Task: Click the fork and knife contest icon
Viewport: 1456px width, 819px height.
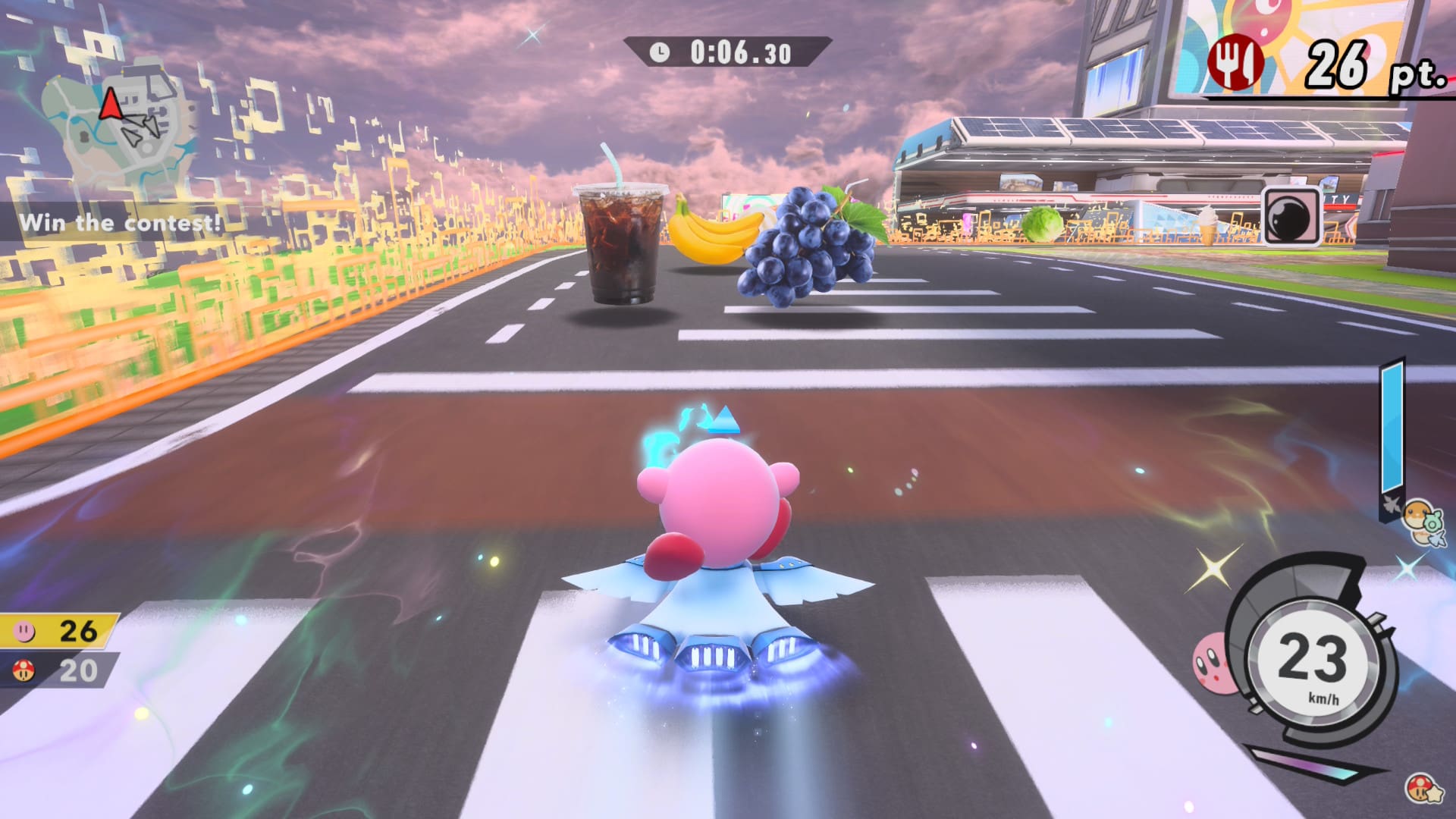Action: pyautogui.click(x=1235, y=61)
